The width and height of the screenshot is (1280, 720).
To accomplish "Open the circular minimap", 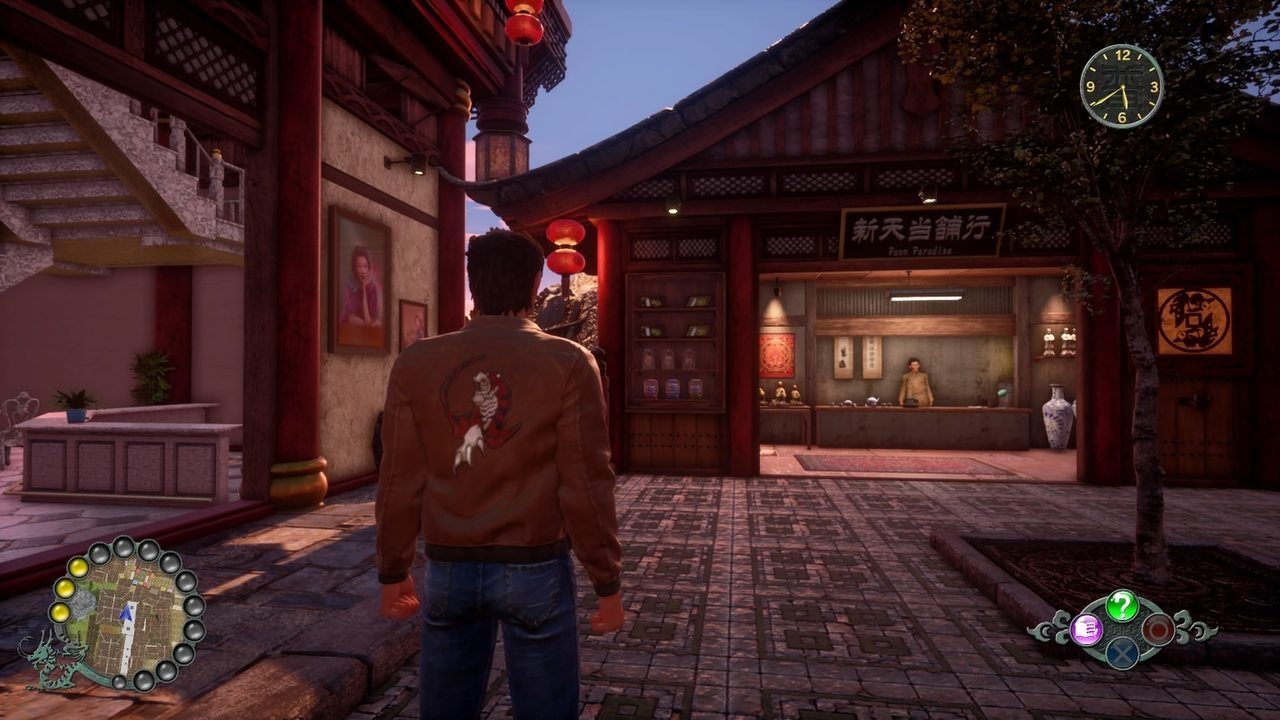I will (x=124, y=613).
